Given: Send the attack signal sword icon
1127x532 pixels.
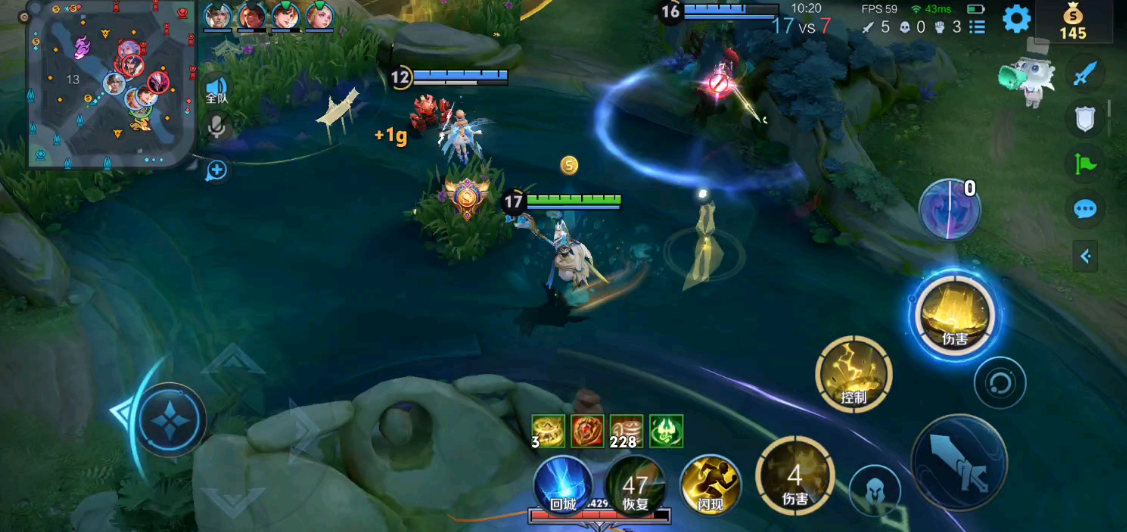Looking at the screenshot, I should (x=1085, y=73).
